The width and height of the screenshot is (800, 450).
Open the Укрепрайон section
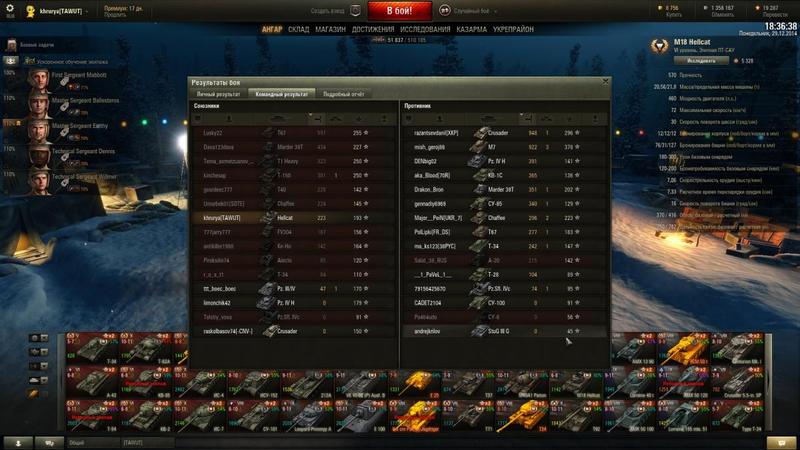click(x=513, y=29)
